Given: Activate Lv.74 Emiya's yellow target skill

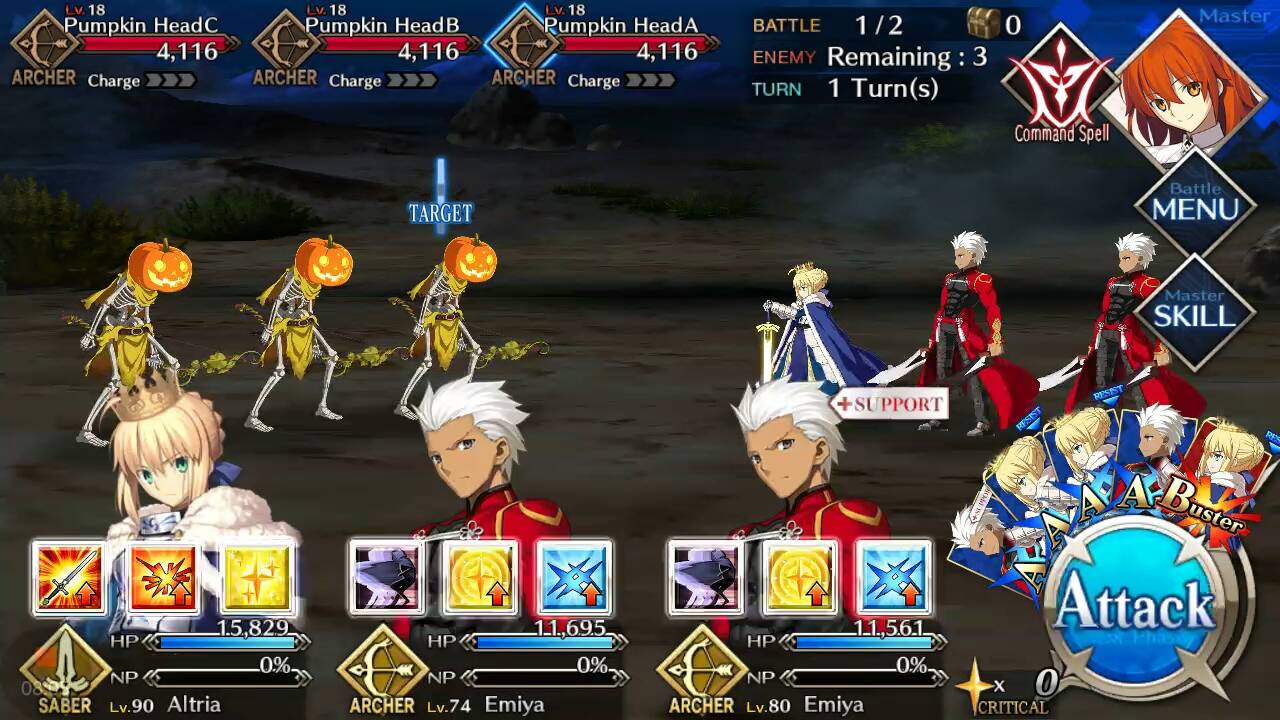Looking at the screenshot, I should [x=481, y=577].
